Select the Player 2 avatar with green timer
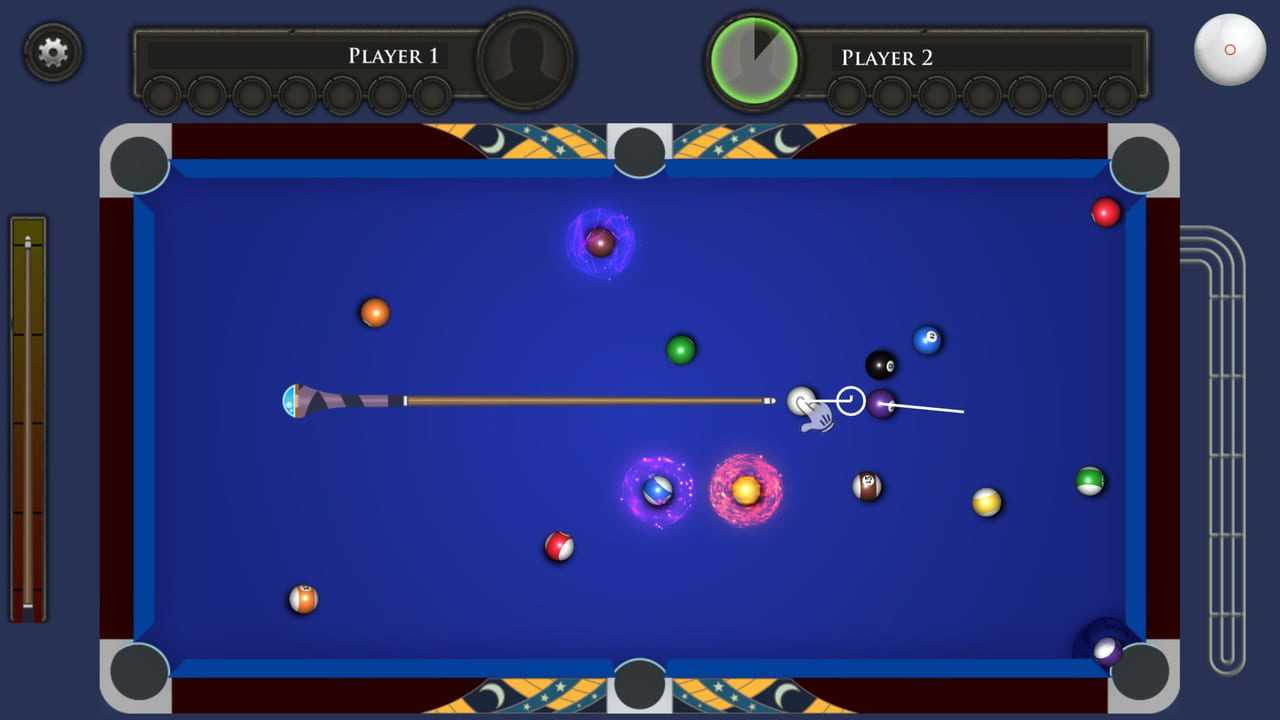 click(x=754, y=60)
